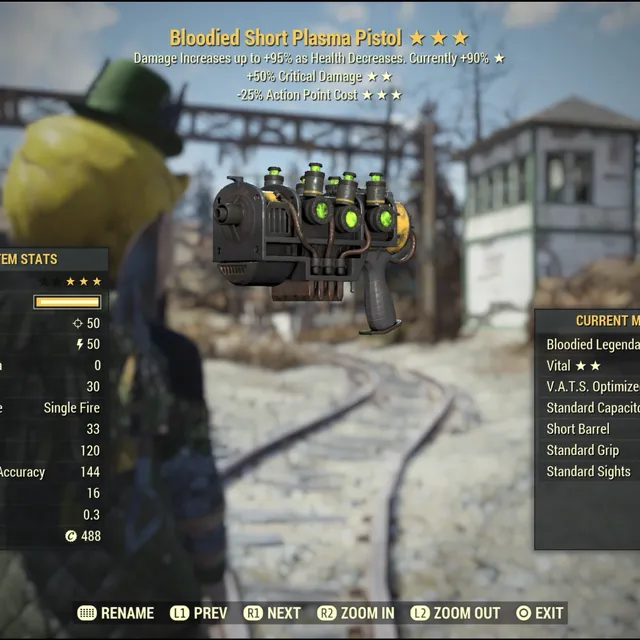Select the Short Barrel mod row

point(592,428)
